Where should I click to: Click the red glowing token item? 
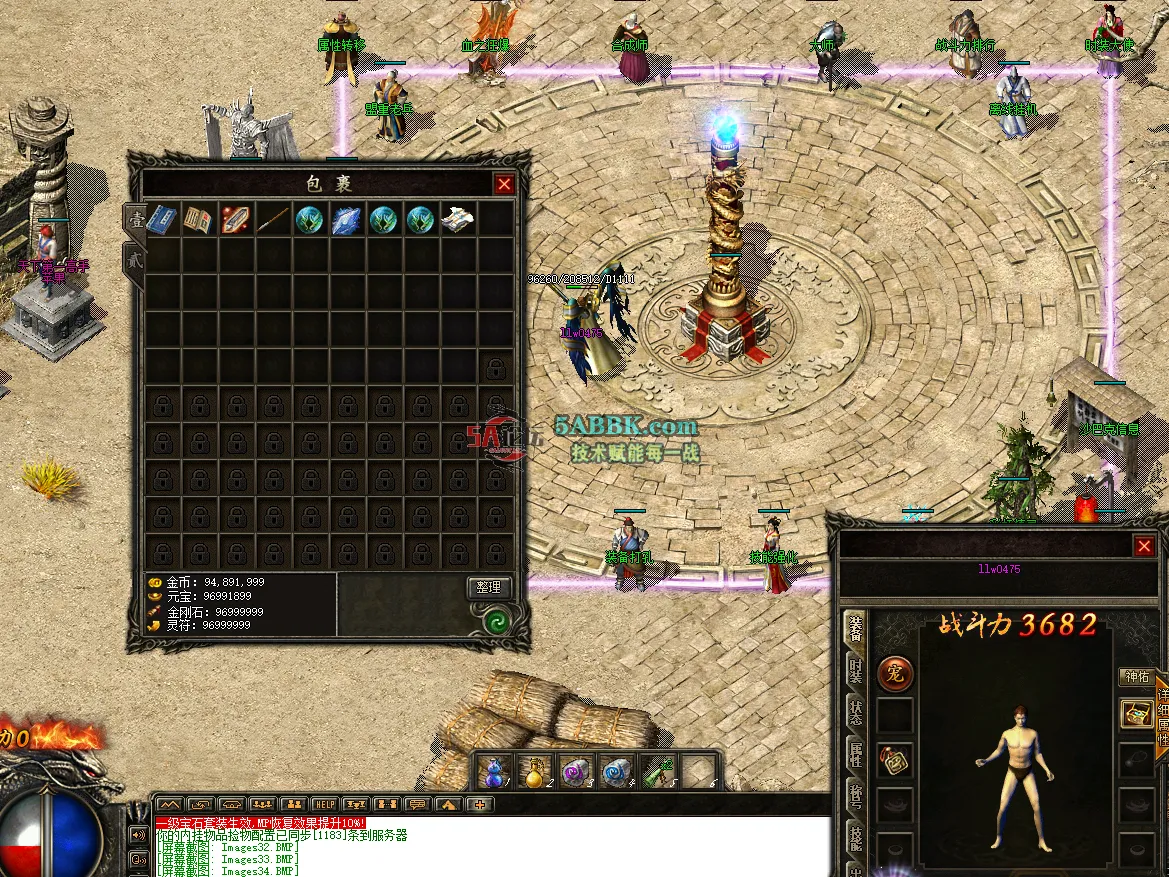[x=236, y=220]
